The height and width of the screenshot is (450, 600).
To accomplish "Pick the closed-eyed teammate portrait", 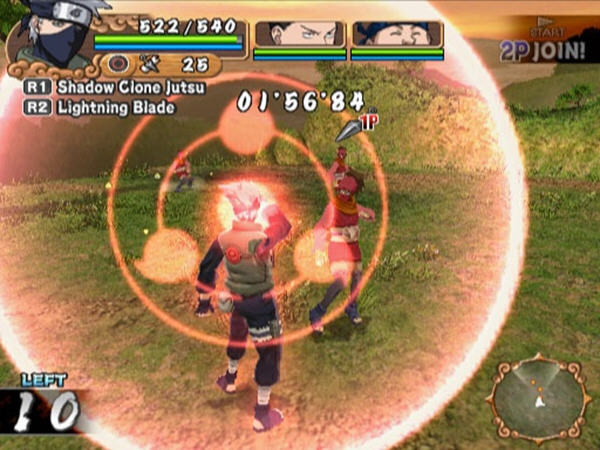I will coord(396,34).
